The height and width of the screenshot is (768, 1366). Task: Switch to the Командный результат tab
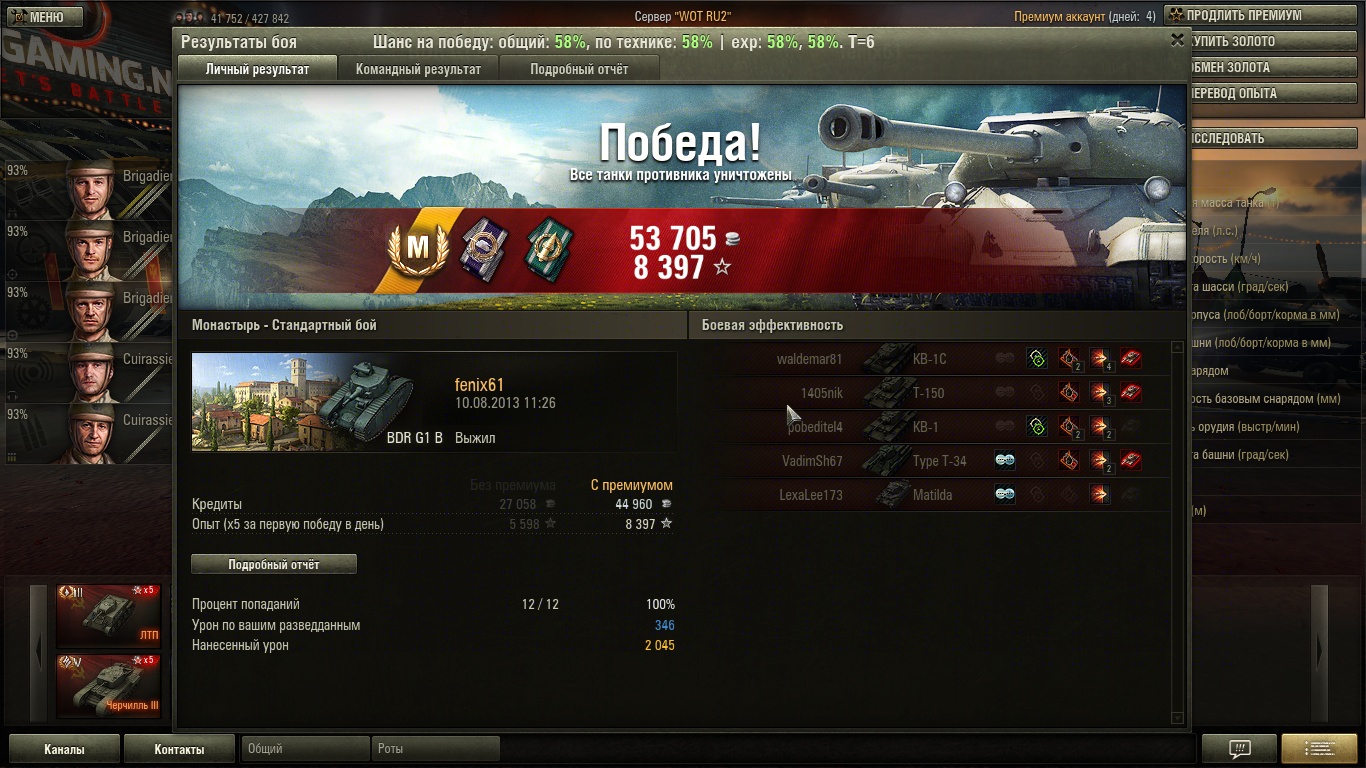click(418, 69)
